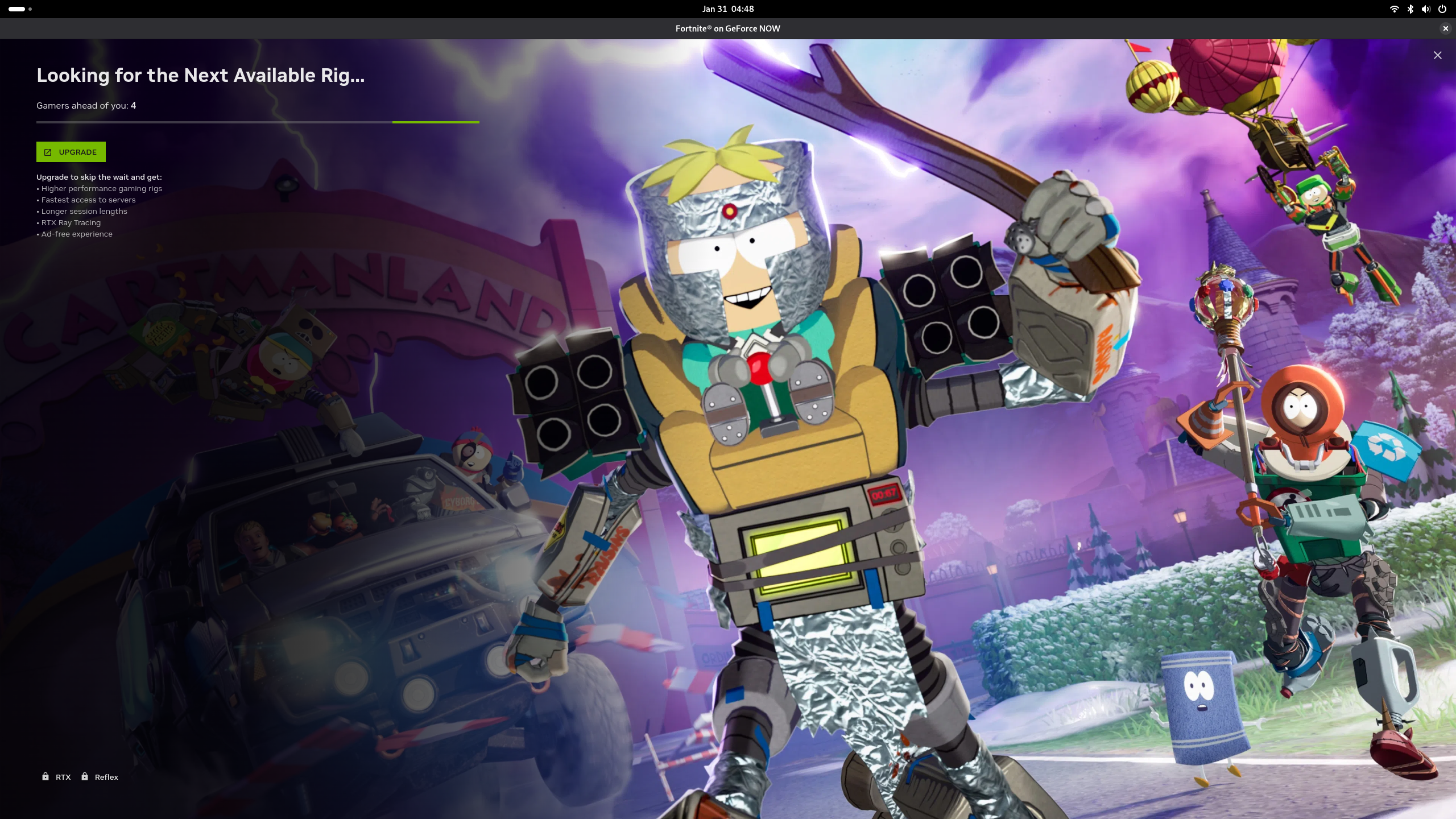Click the lock icon next to RTX
The image size is (1456, 819).
pos(45,776)
